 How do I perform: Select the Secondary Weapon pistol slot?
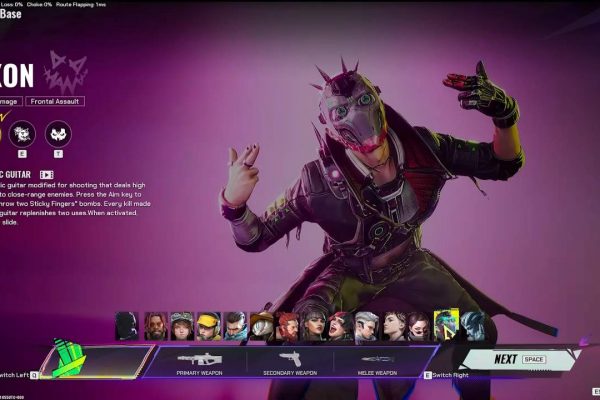click(289, 361)
